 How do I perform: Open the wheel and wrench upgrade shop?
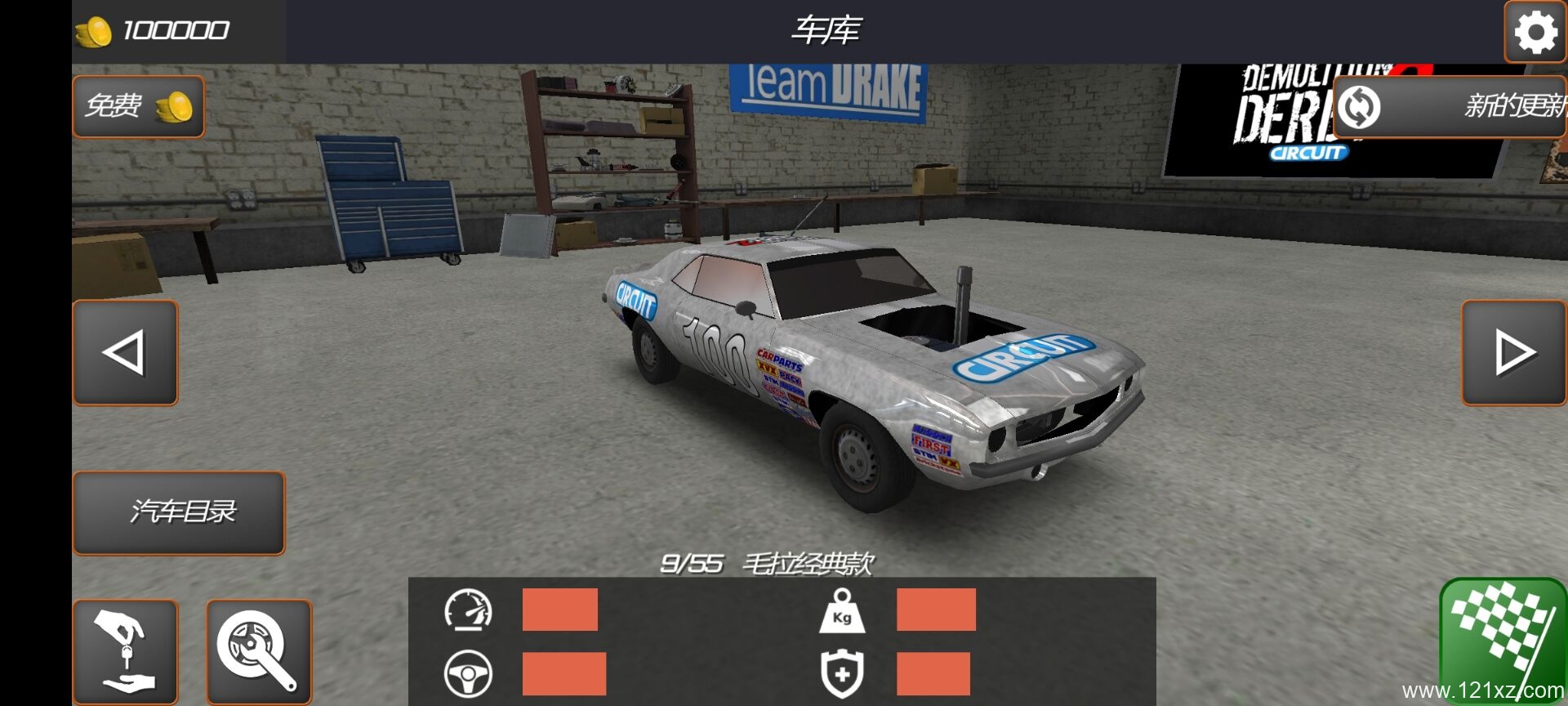(259, 651)
